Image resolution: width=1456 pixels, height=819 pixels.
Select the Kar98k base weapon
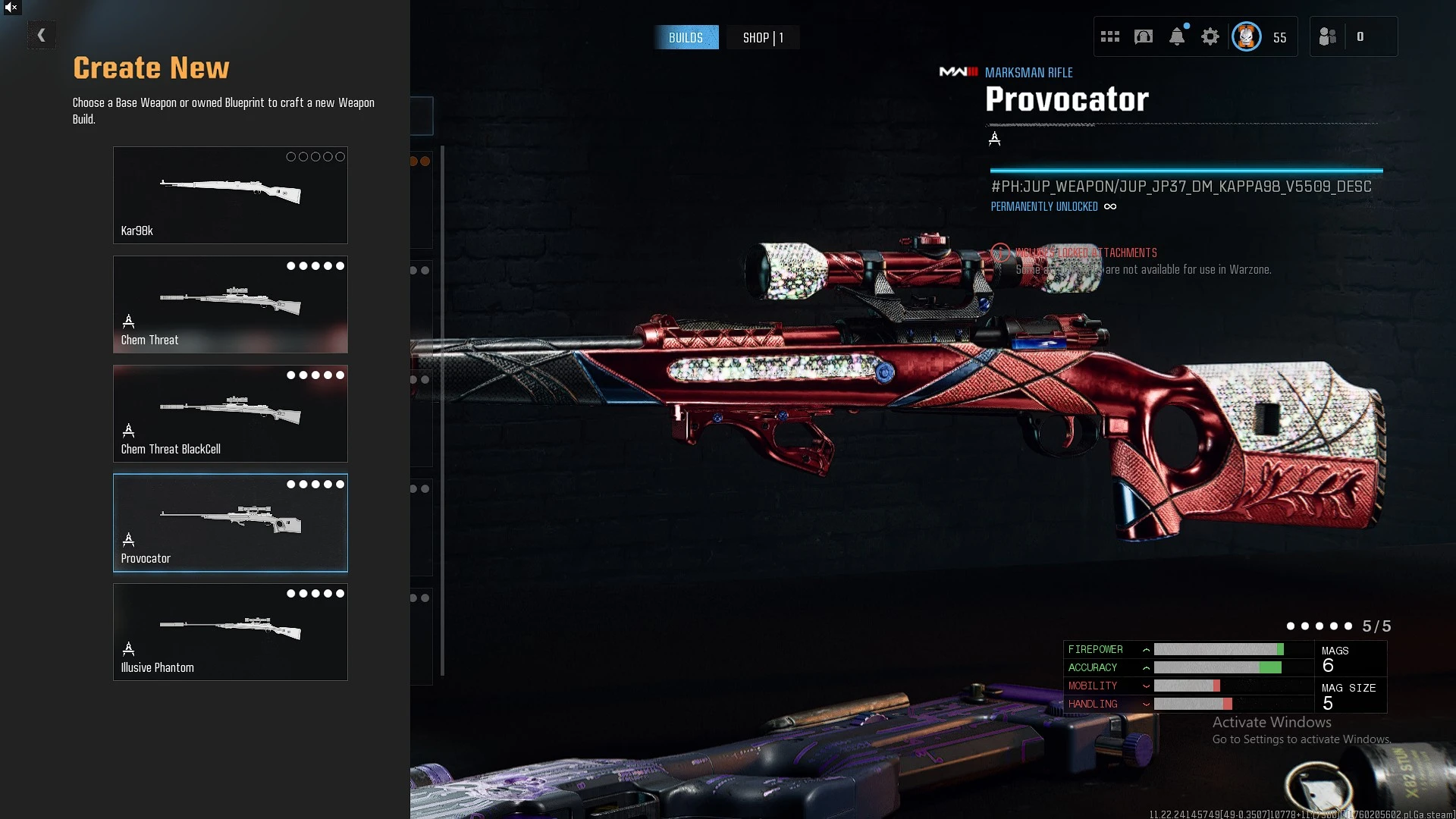point(230,195)
